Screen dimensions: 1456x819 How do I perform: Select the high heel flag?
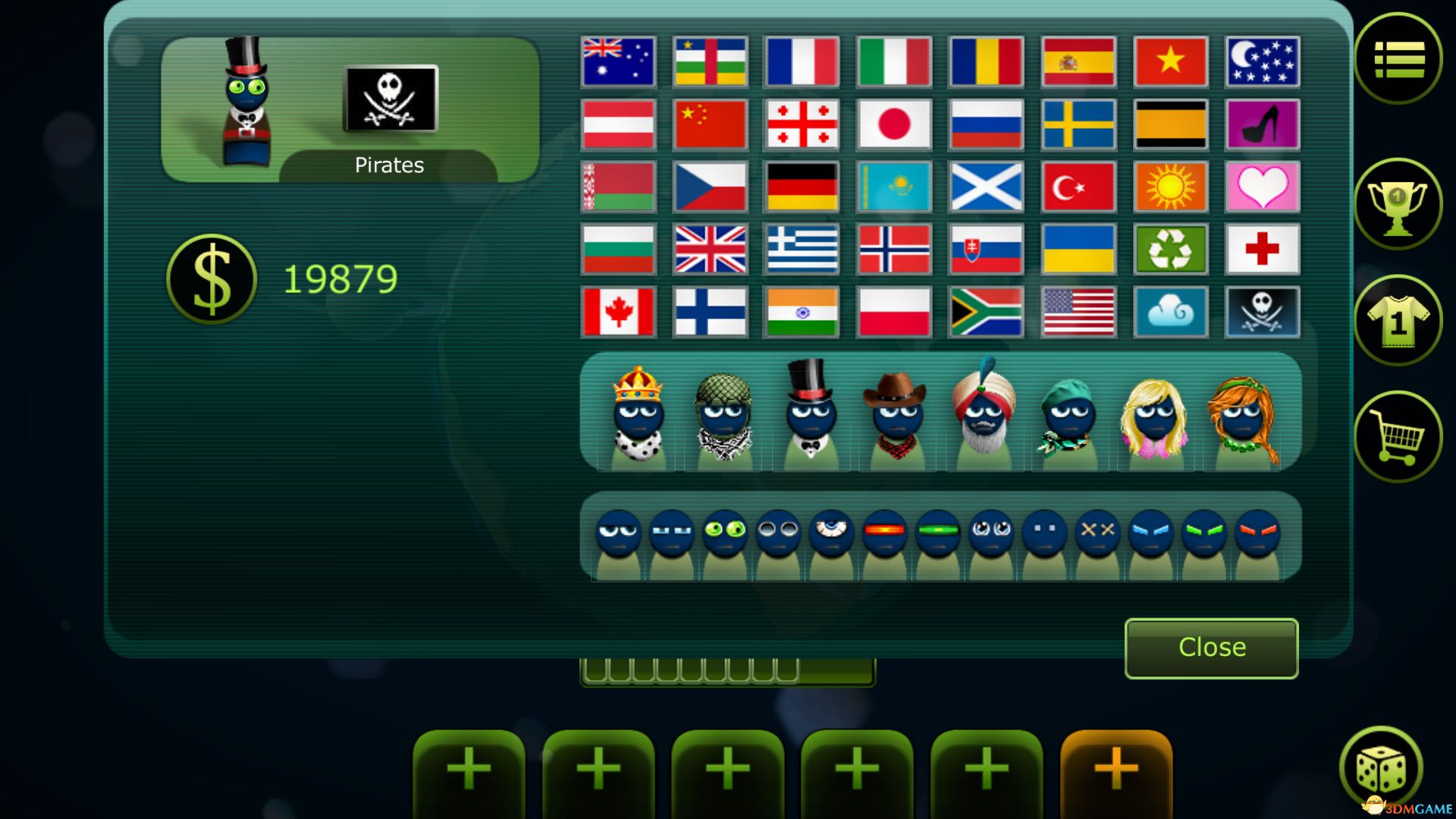pos(1262,124)
